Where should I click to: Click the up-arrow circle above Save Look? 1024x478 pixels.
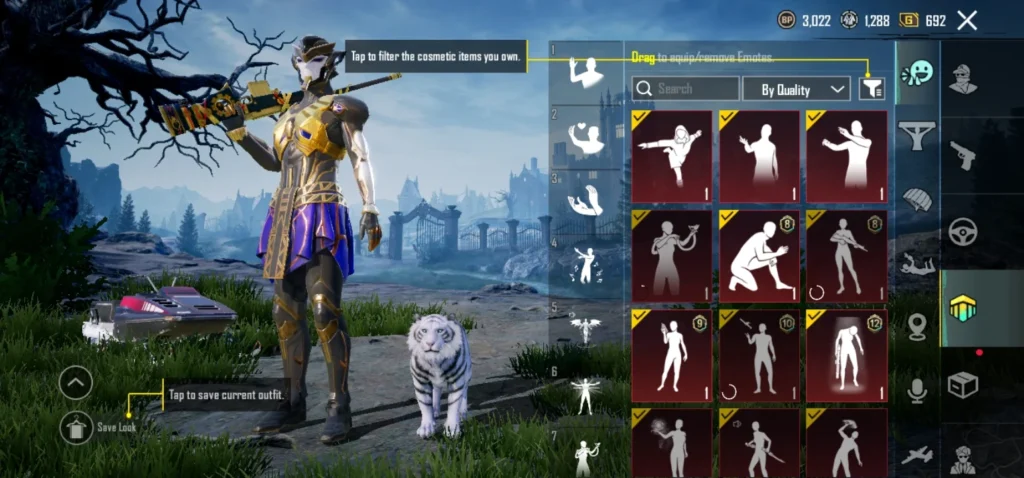point(76,382)
